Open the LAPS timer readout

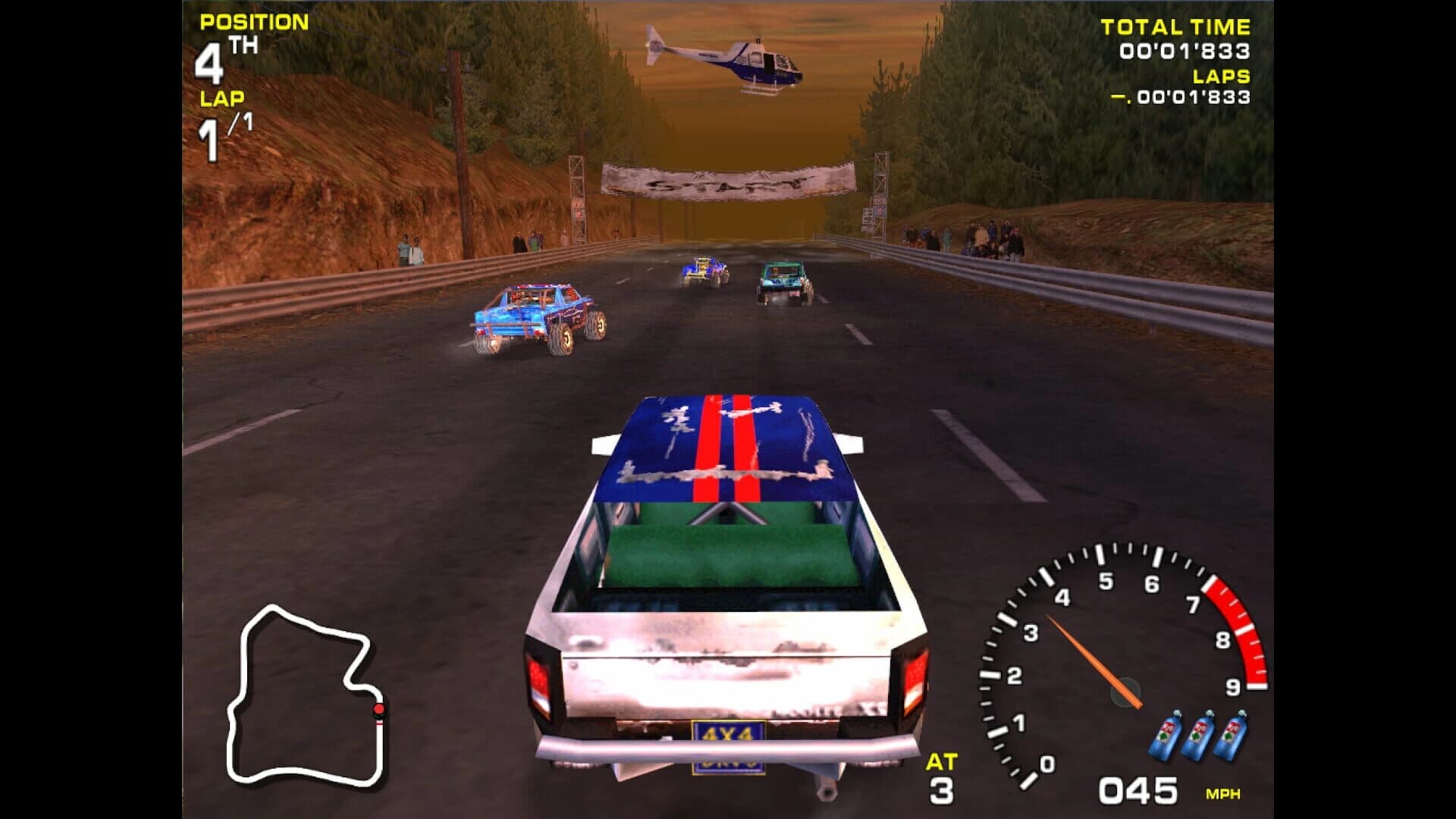(1194, 99)
